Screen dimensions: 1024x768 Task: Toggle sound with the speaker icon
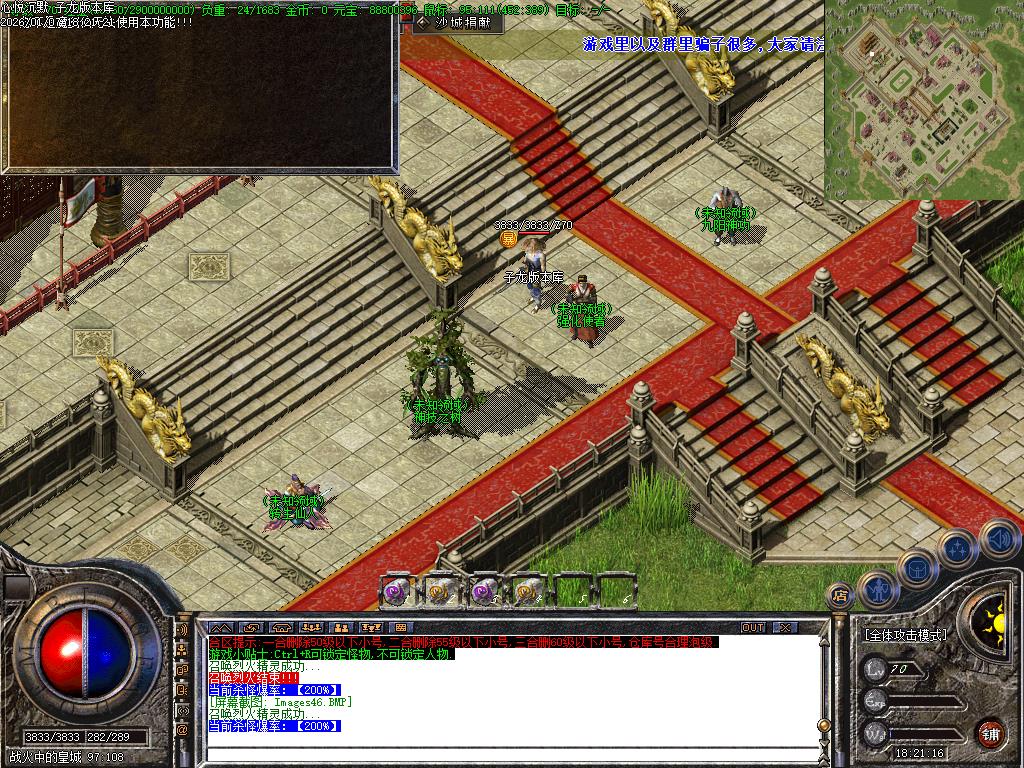[997, 537]
